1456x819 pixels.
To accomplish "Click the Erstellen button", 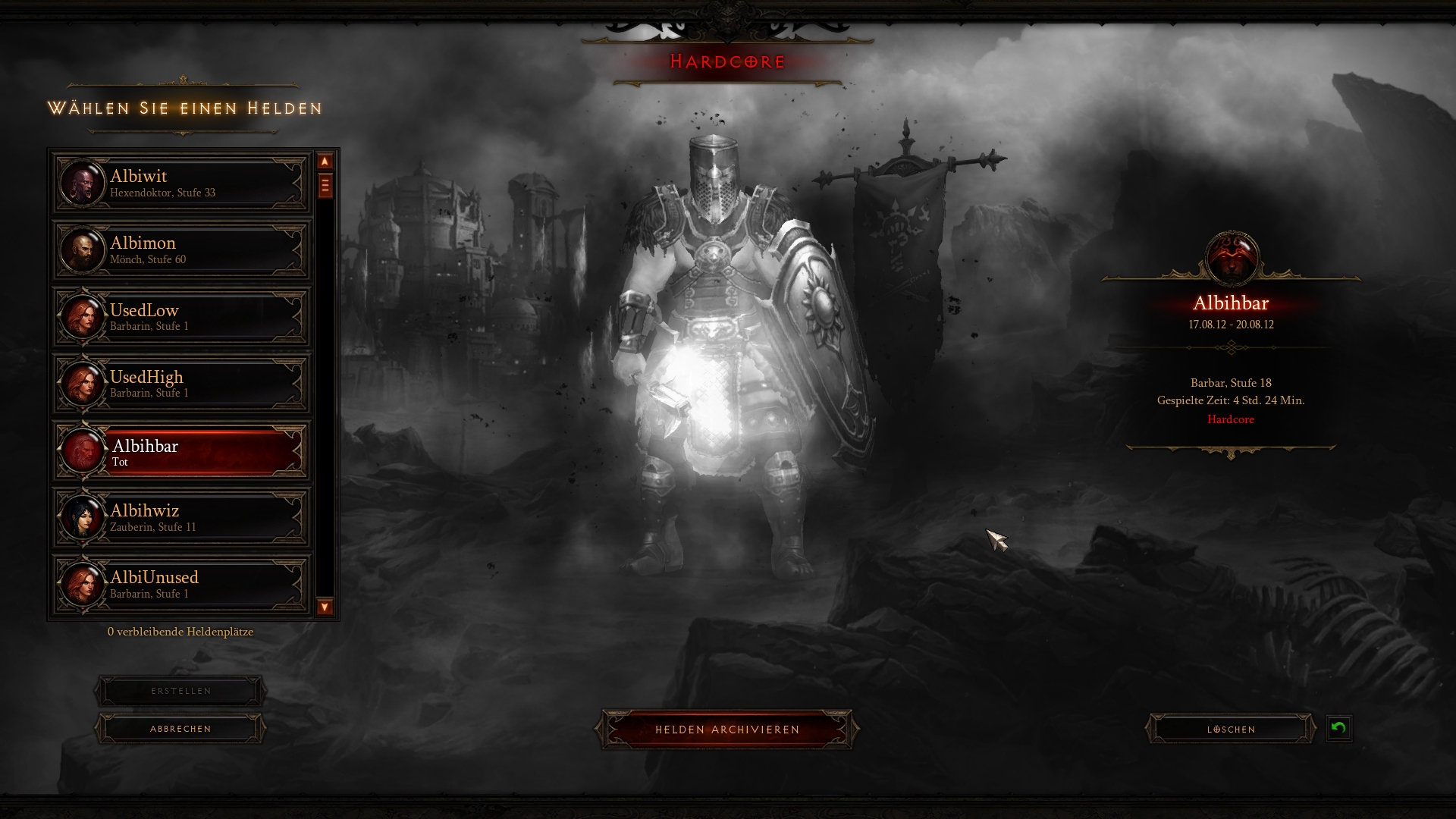I will click(180, 692).
